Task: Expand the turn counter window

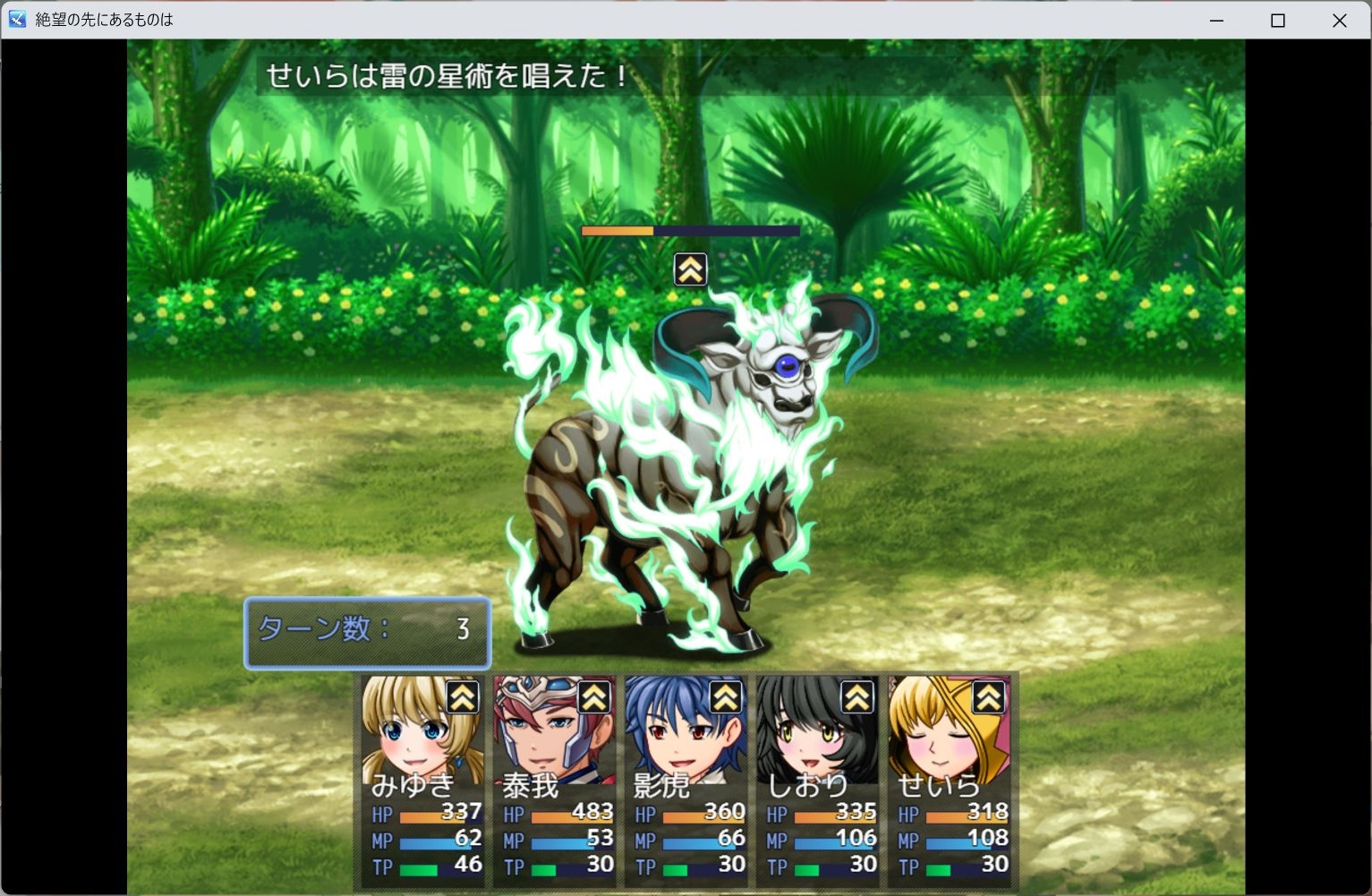Action: [x=367, y=633]
